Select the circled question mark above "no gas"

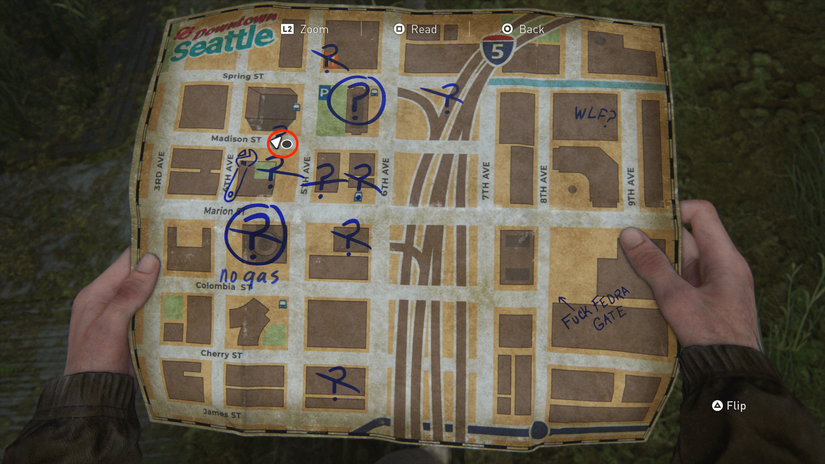coord(257,233)
